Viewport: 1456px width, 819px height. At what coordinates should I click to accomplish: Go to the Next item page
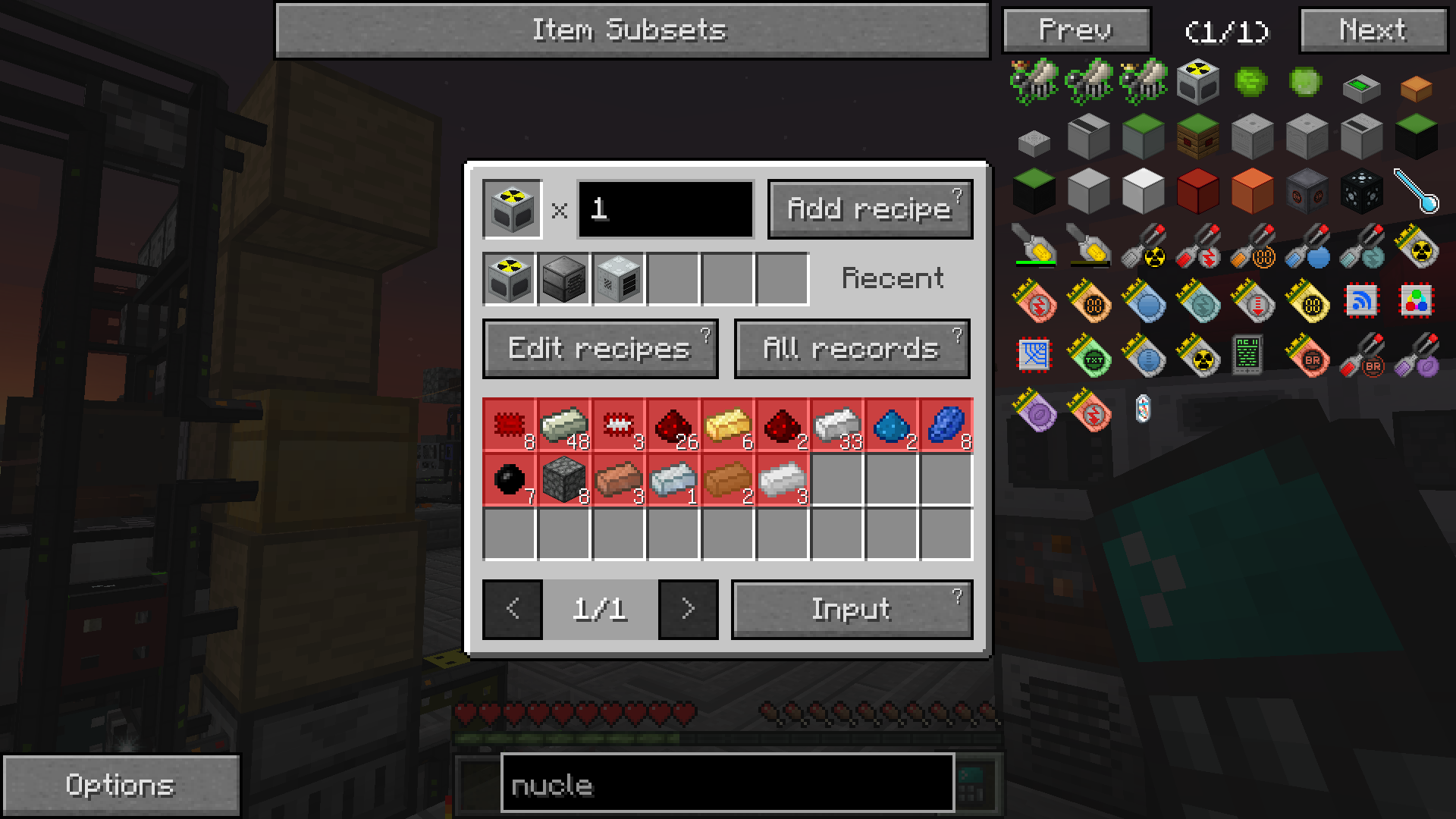point(1373,30)
